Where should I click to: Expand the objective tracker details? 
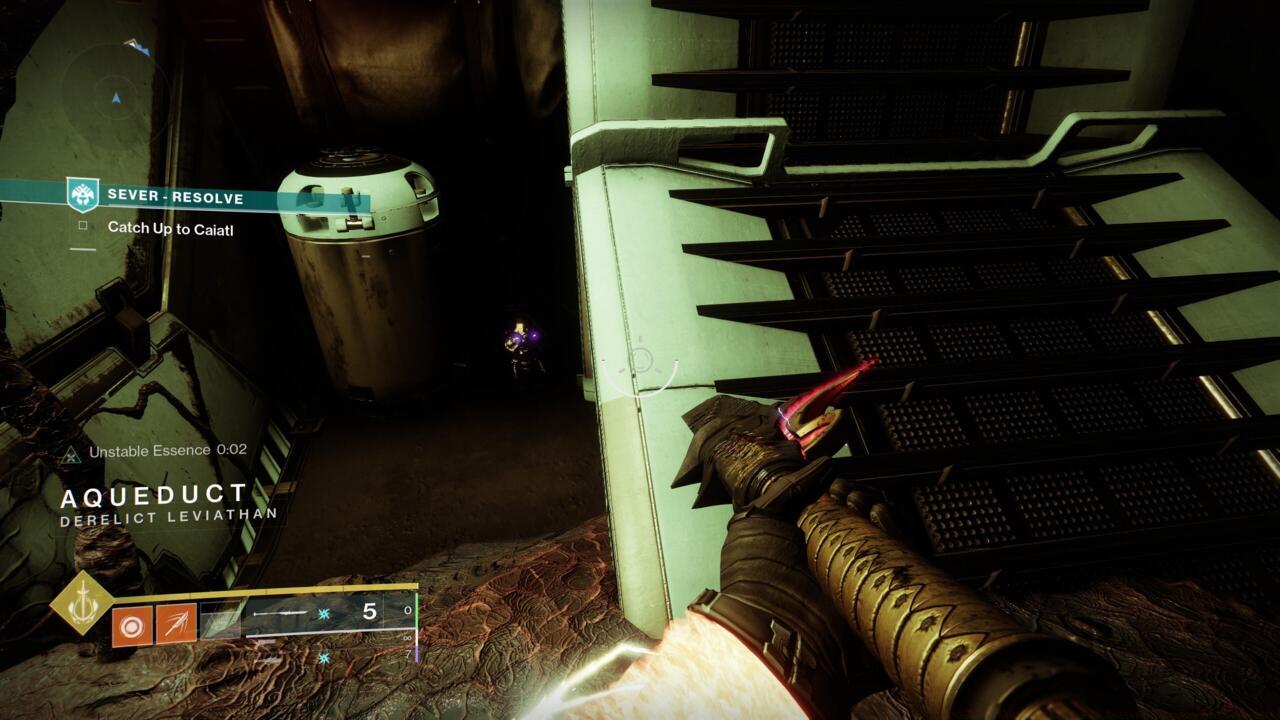coord(171,228)
